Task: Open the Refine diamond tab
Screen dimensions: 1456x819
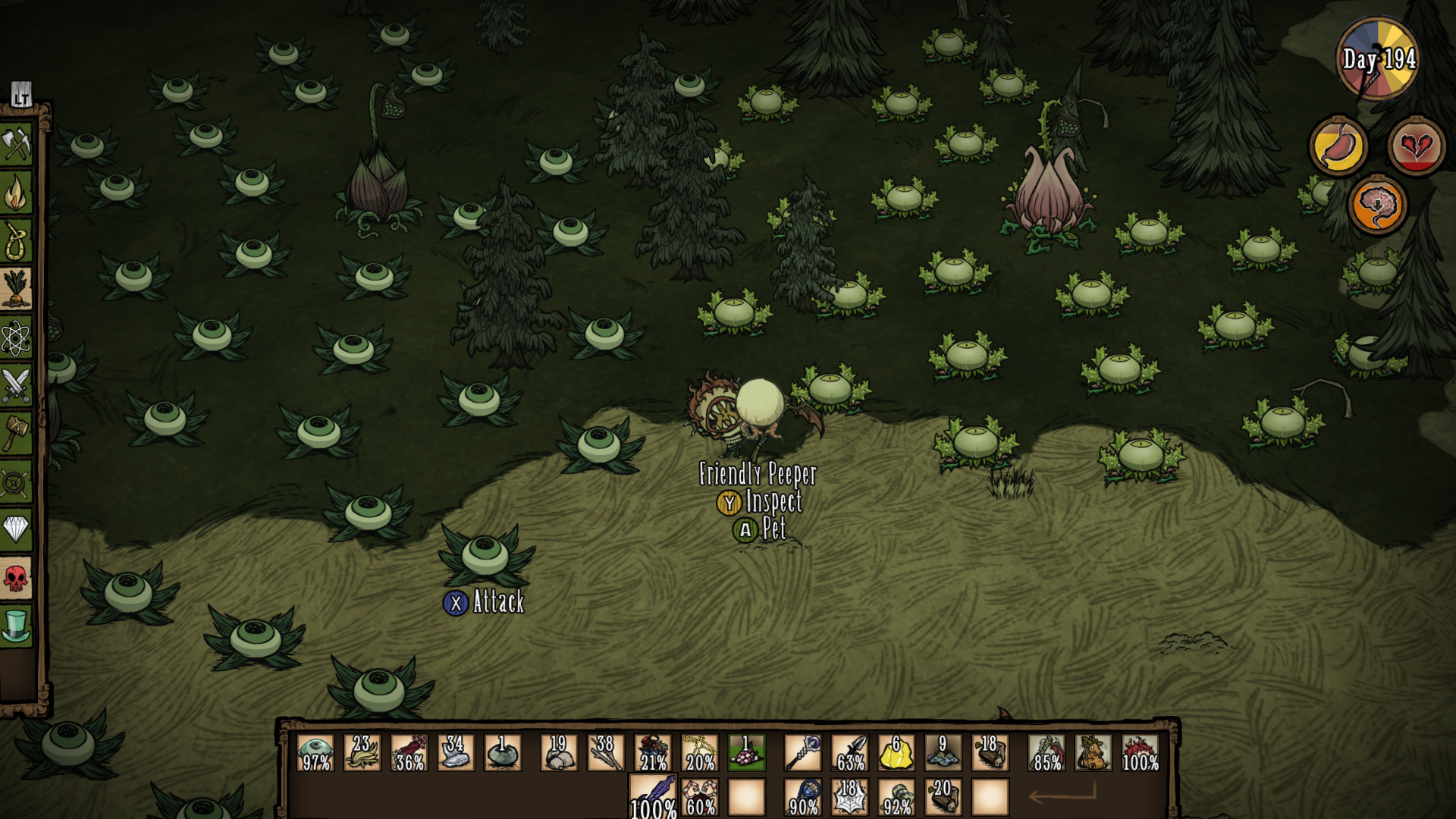Action: [x=16, y=529]
